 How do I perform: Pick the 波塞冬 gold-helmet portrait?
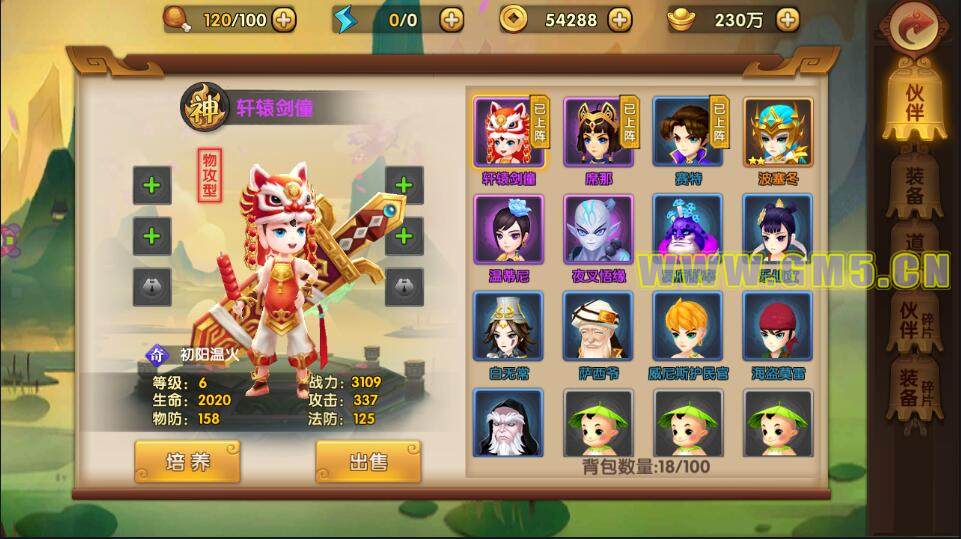point(777,133)
